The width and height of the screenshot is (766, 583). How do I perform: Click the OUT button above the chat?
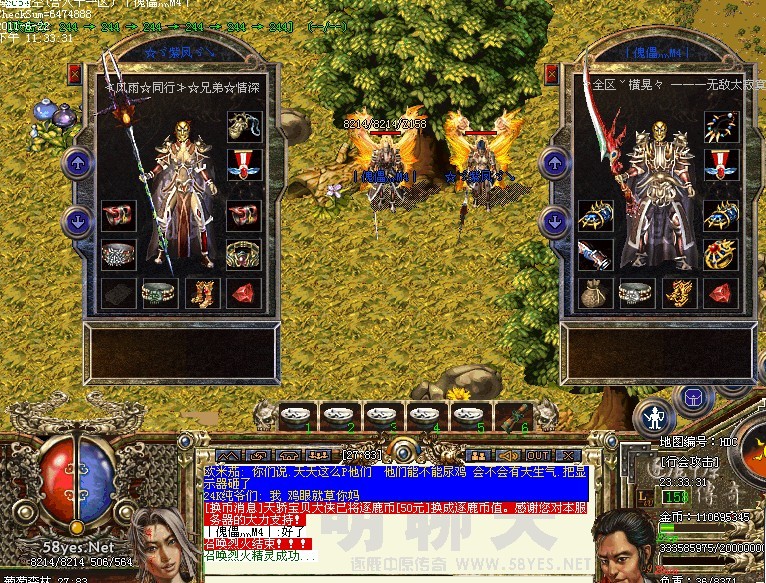click(538, 455)
